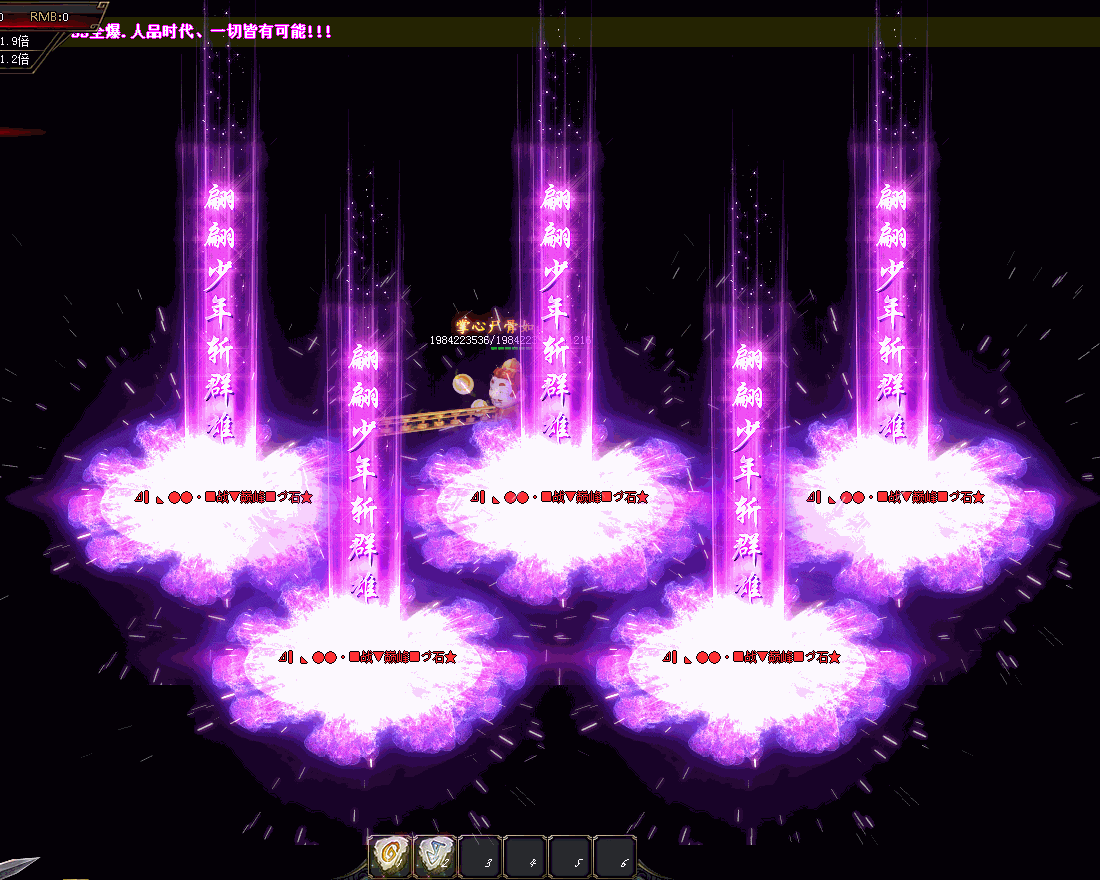The width and height of the screenshot is (1100, 880).
Task: Select the empty hotbar slot numbered 6
Action: [615, 857]
